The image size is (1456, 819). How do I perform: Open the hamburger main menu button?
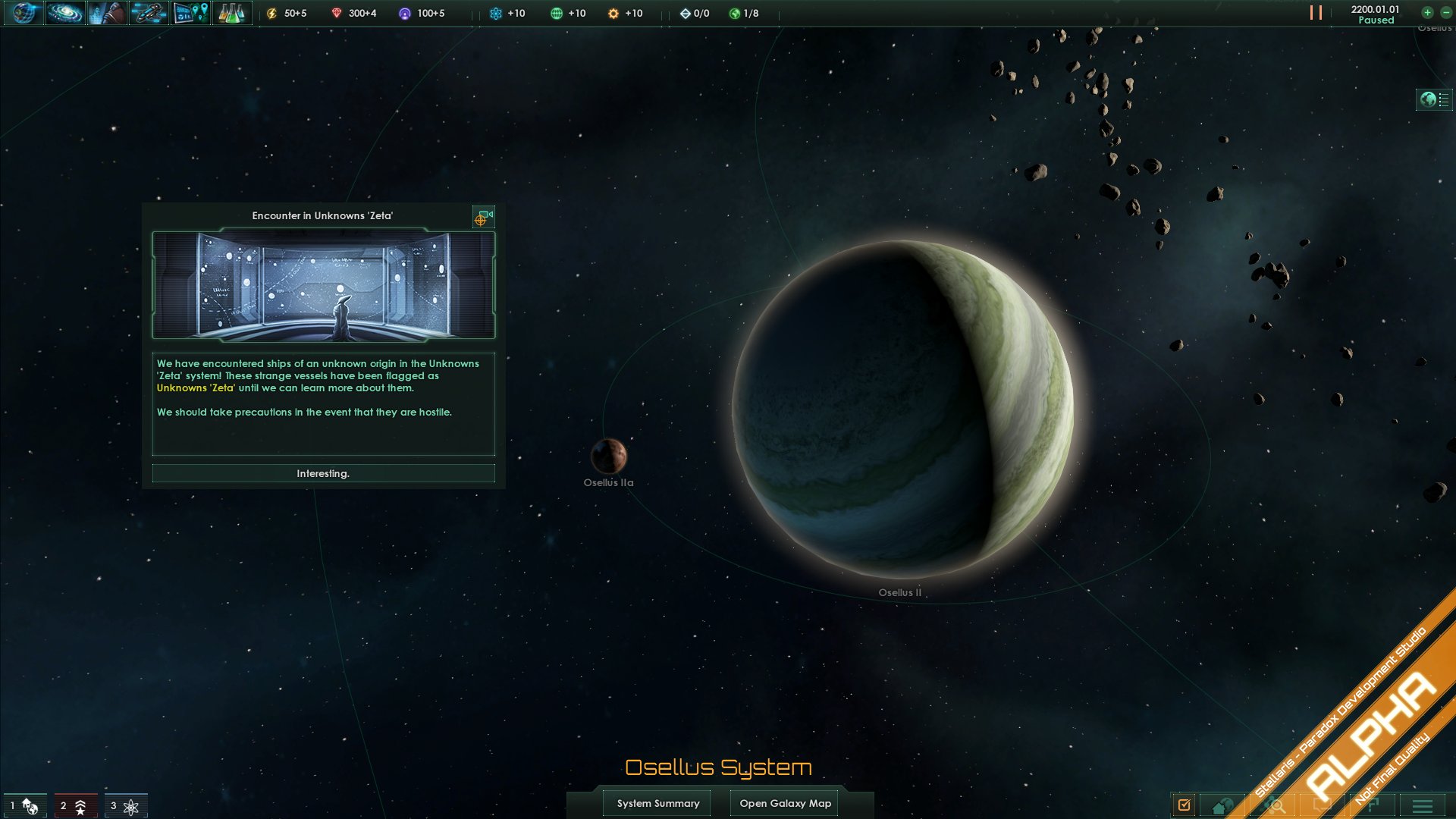pyautogui.click(x=1423, y=806)
